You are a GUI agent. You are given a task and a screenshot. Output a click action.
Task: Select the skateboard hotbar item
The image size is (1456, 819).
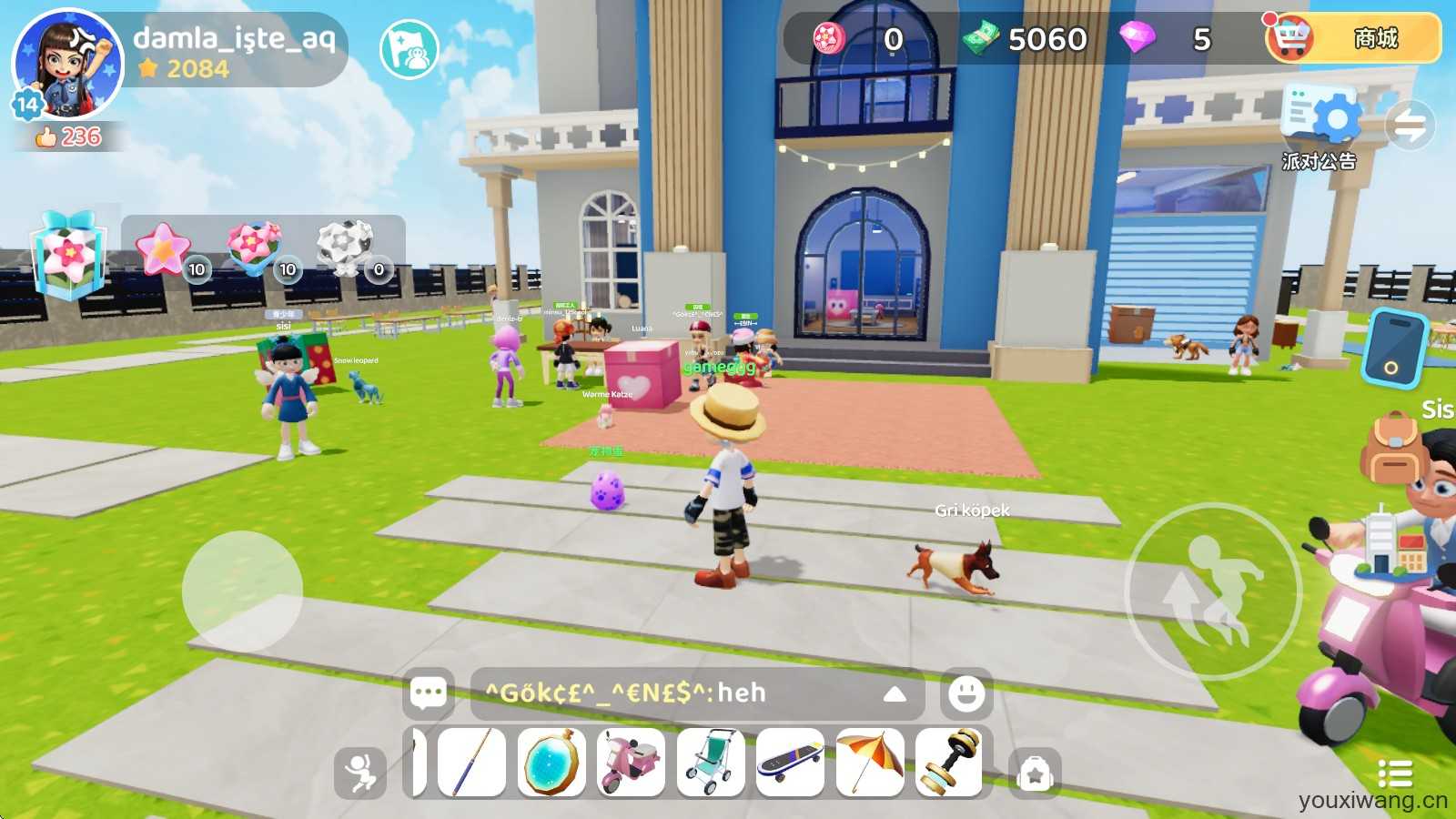coord(790,763)
